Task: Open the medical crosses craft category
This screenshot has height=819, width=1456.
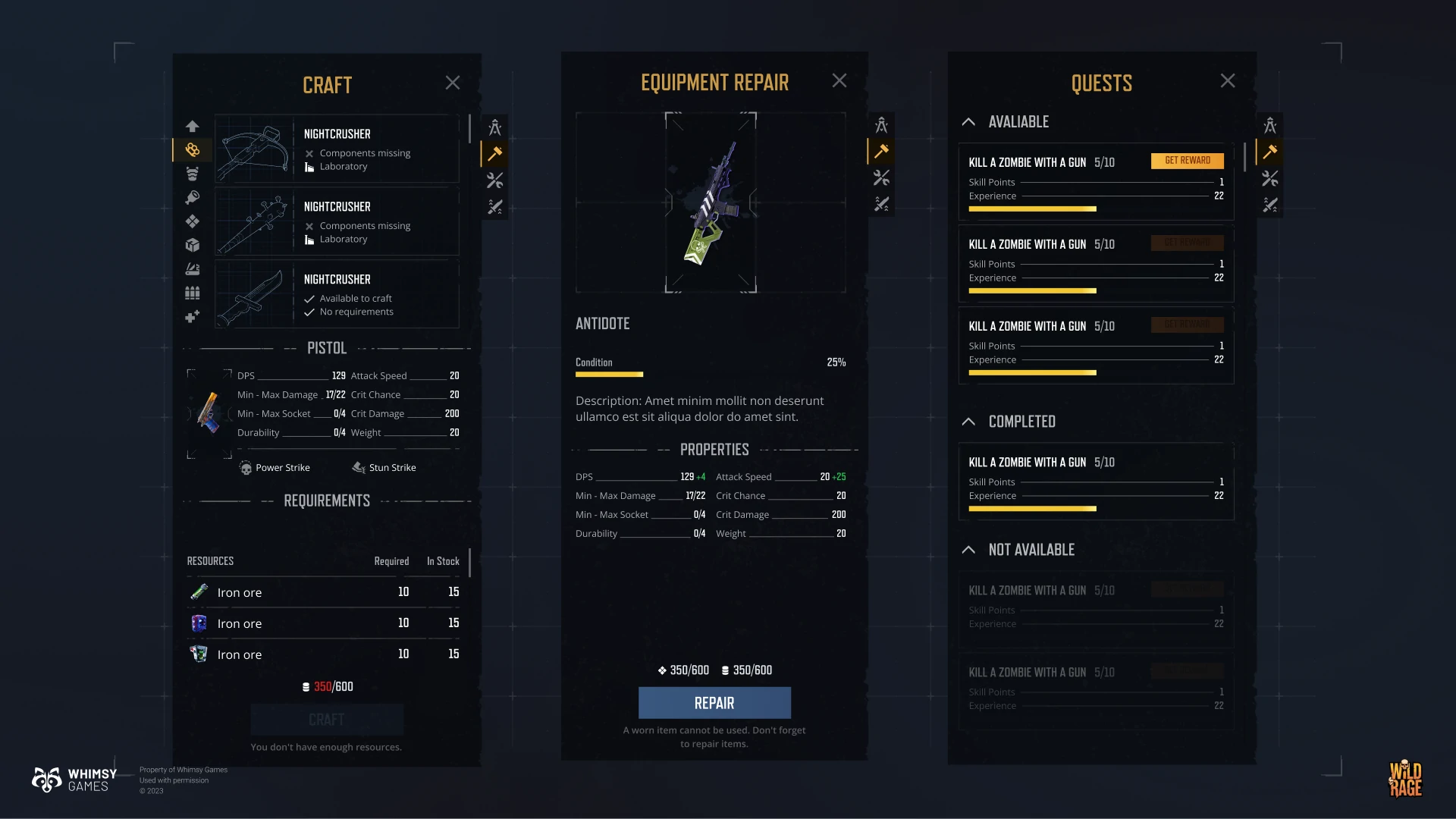Action: pyautogui.click(x=193, y=316)
